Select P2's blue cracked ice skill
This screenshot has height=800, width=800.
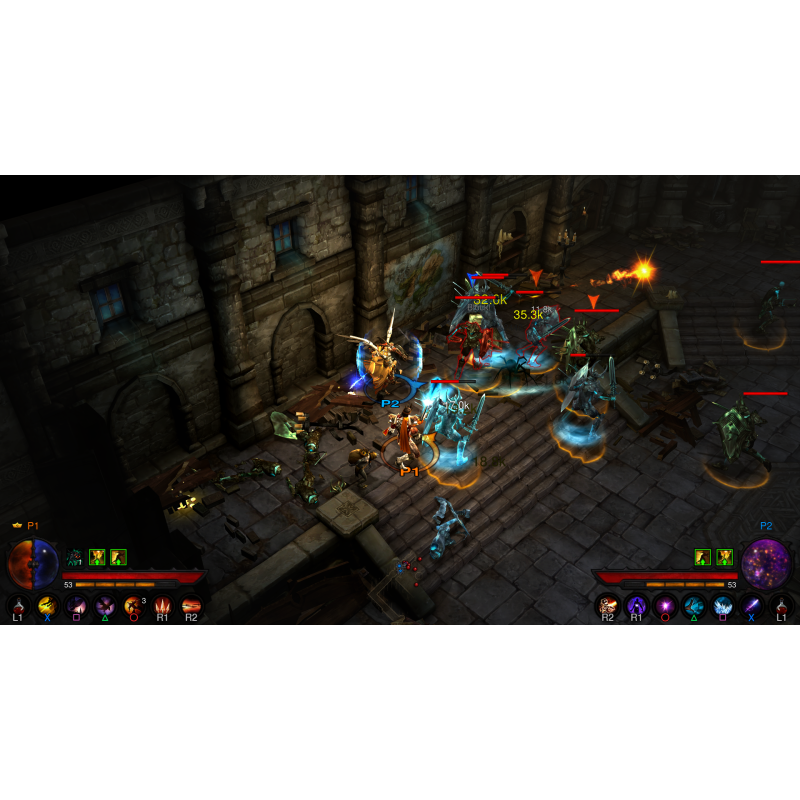pos(695,605)
